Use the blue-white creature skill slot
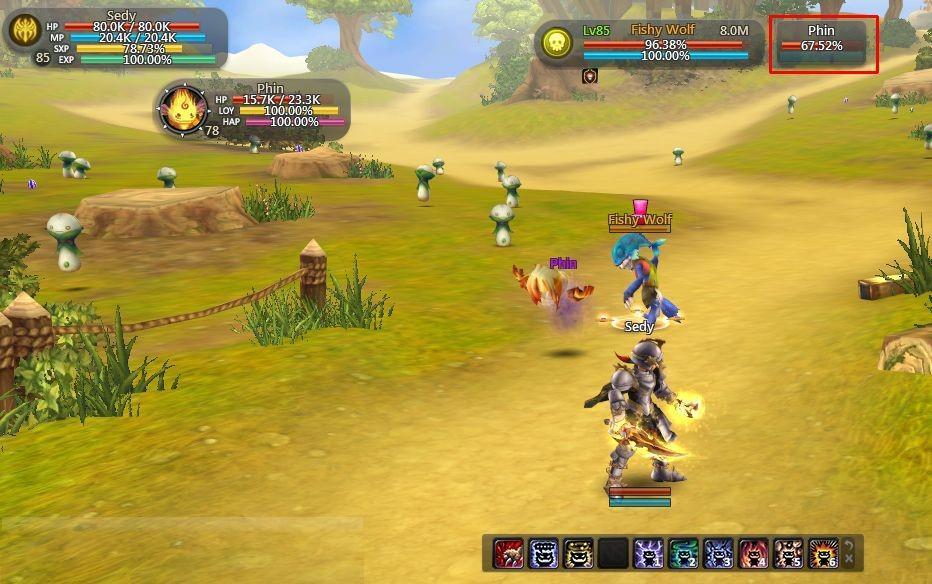The height and width of the screenshot is (584, 932). (543, 553)
